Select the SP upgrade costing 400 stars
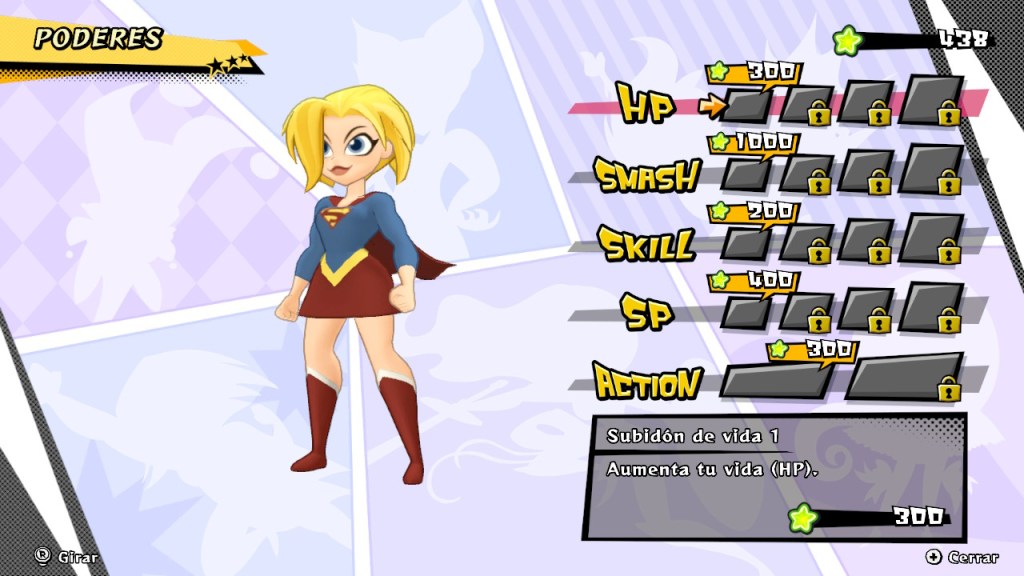The height and width of the screenshot is (576, 1024). click(746, 312)
